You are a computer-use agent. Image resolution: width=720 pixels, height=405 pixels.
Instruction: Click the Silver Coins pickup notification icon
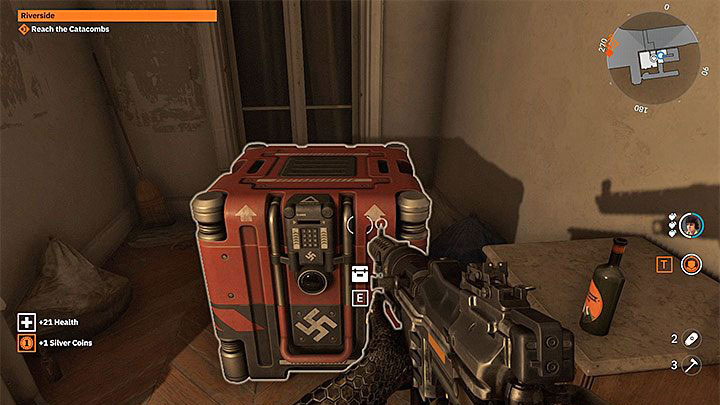(x=26, y=343)
